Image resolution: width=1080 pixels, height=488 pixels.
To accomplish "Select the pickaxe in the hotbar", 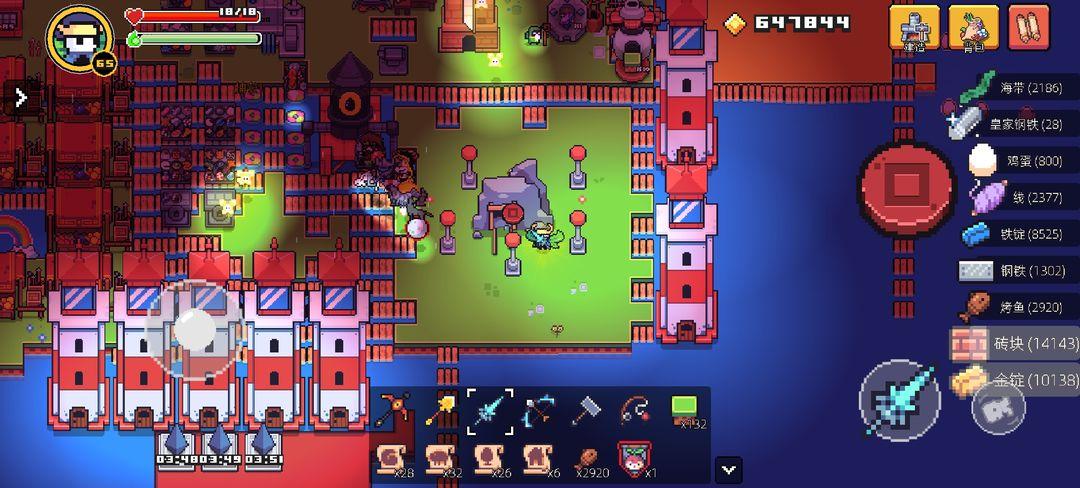I will tap(394, 410).
